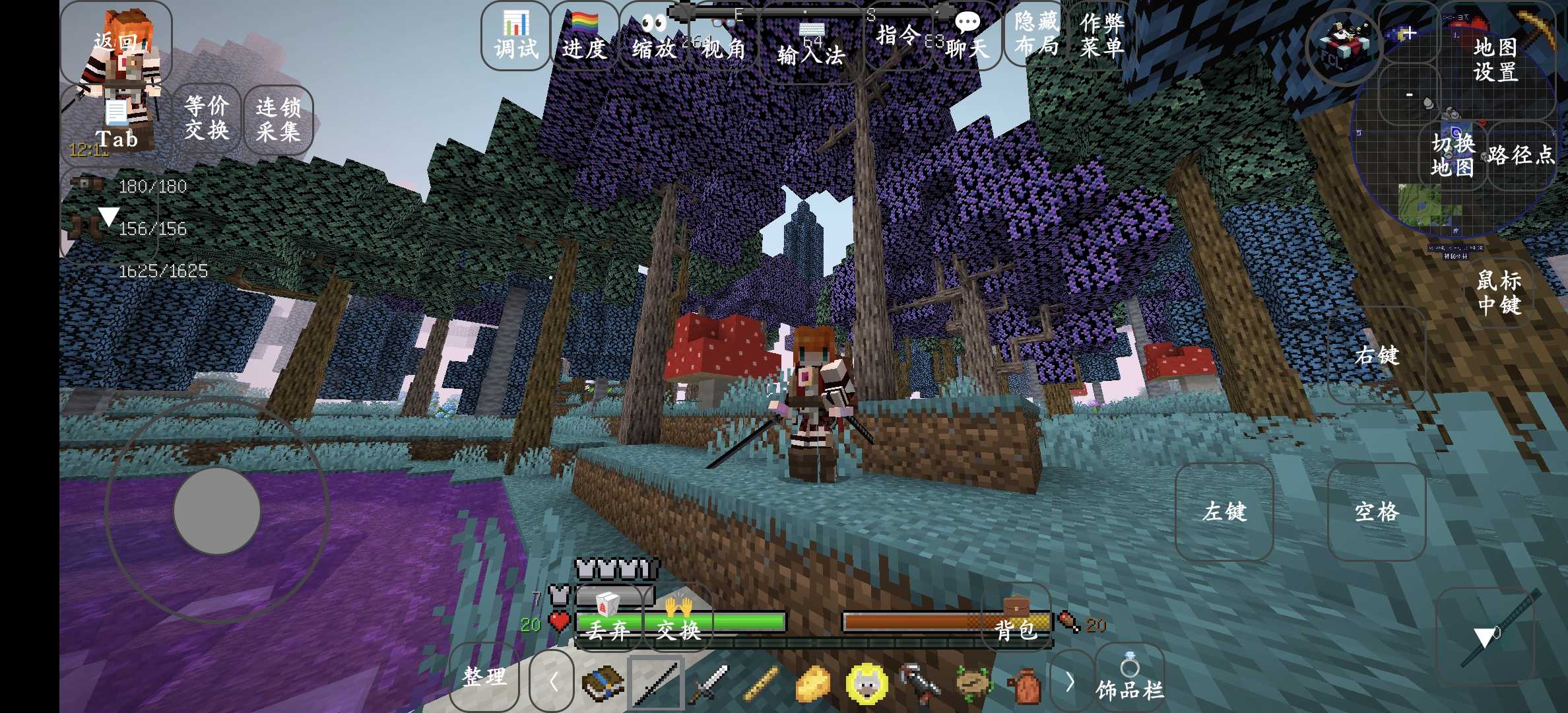Open the 饰品栏 accessories panel
1568x713 pixels.
point(1129,680)
